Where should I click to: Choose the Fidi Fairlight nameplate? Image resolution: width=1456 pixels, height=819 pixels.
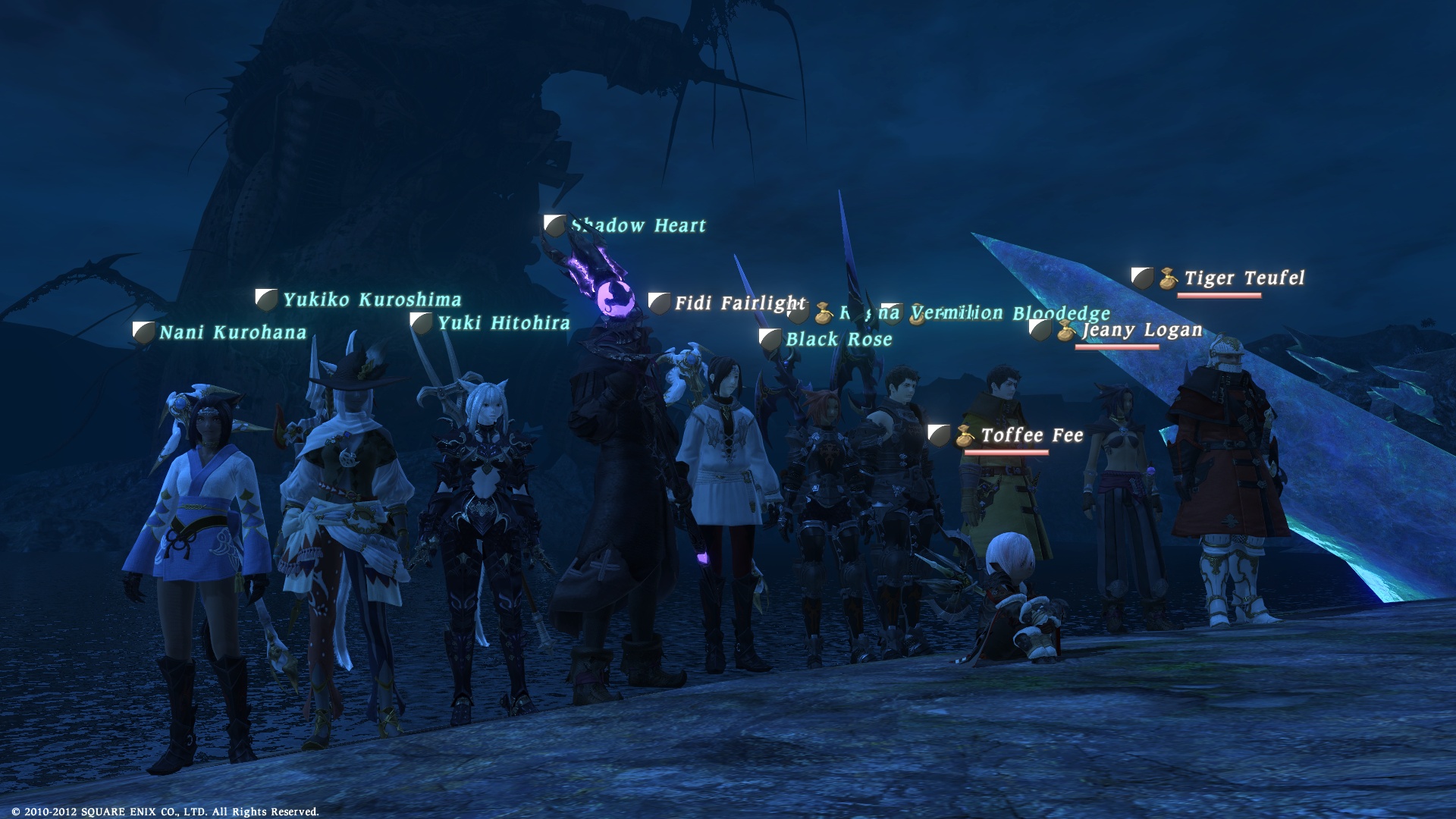(740, 303)
